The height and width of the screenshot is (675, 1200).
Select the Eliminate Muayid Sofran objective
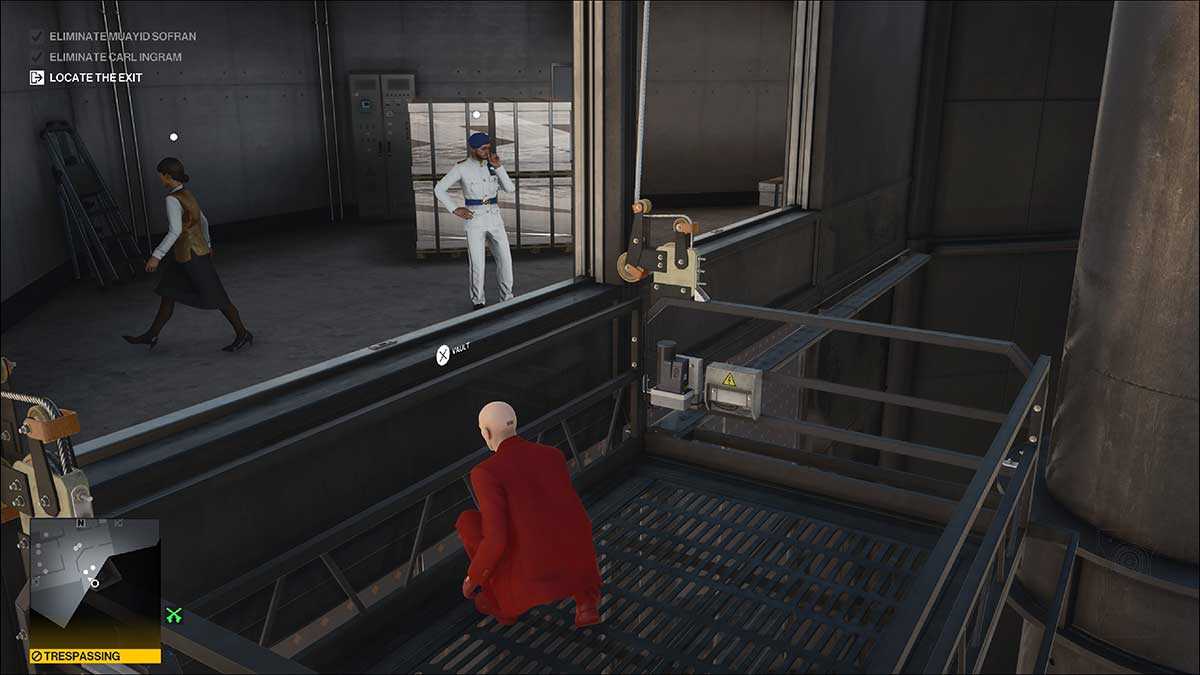[x=121, y=37]
